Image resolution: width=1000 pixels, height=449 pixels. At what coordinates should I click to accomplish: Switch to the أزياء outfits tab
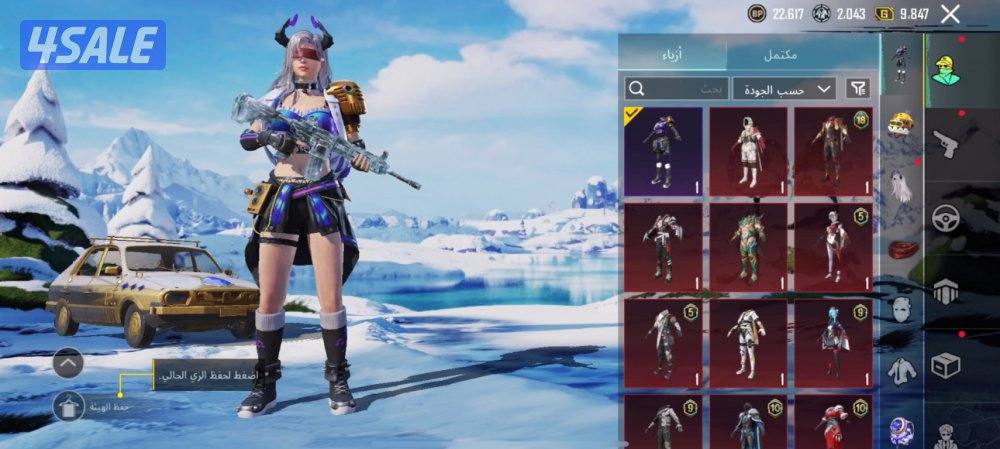pos(672,54)
